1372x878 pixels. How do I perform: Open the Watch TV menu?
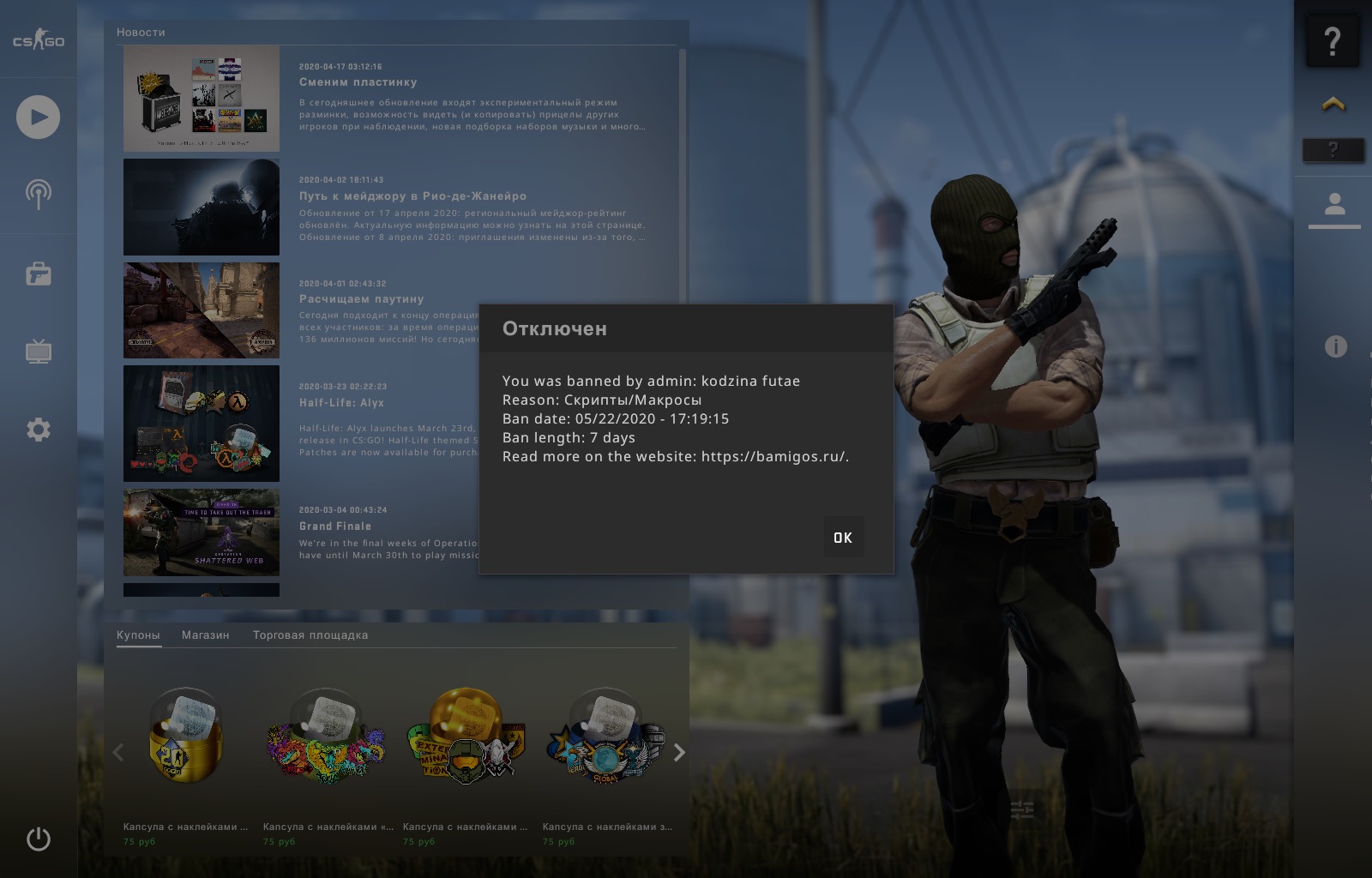[x=38, y=351]
